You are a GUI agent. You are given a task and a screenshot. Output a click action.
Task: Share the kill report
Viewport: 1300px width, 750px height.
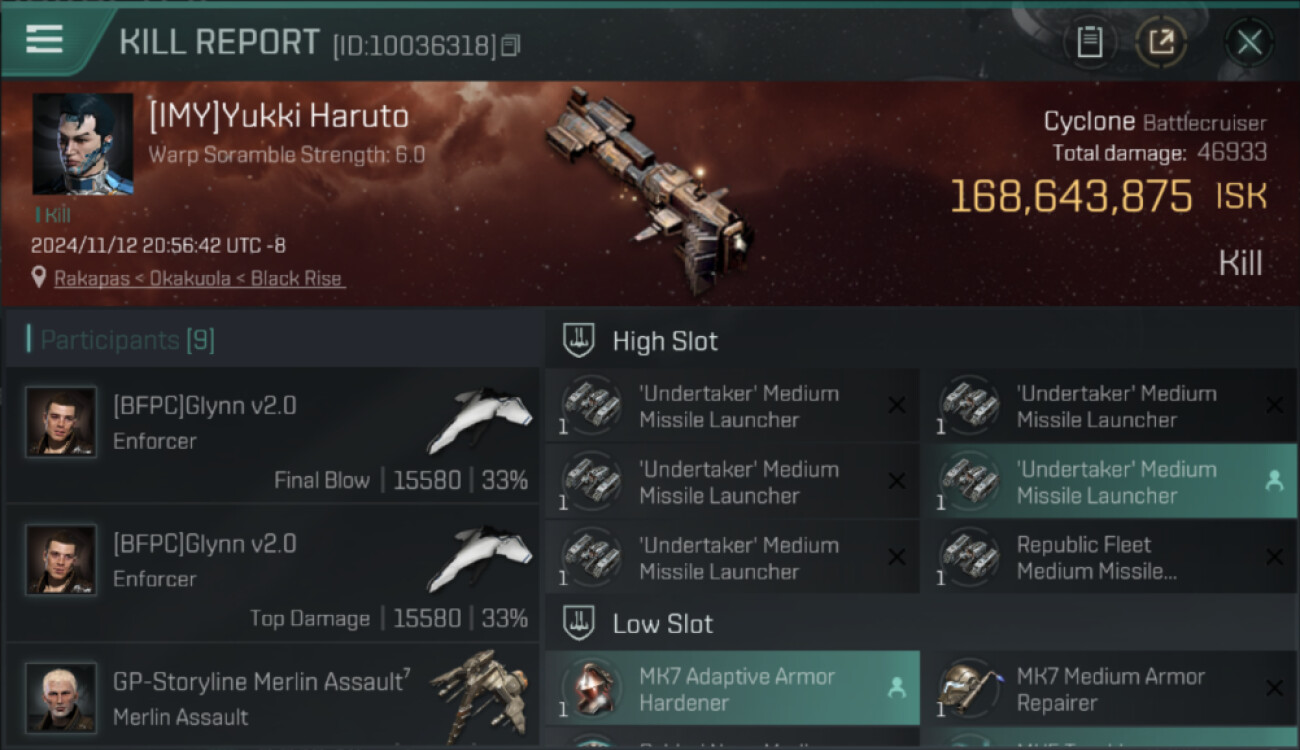[1161, 42]
